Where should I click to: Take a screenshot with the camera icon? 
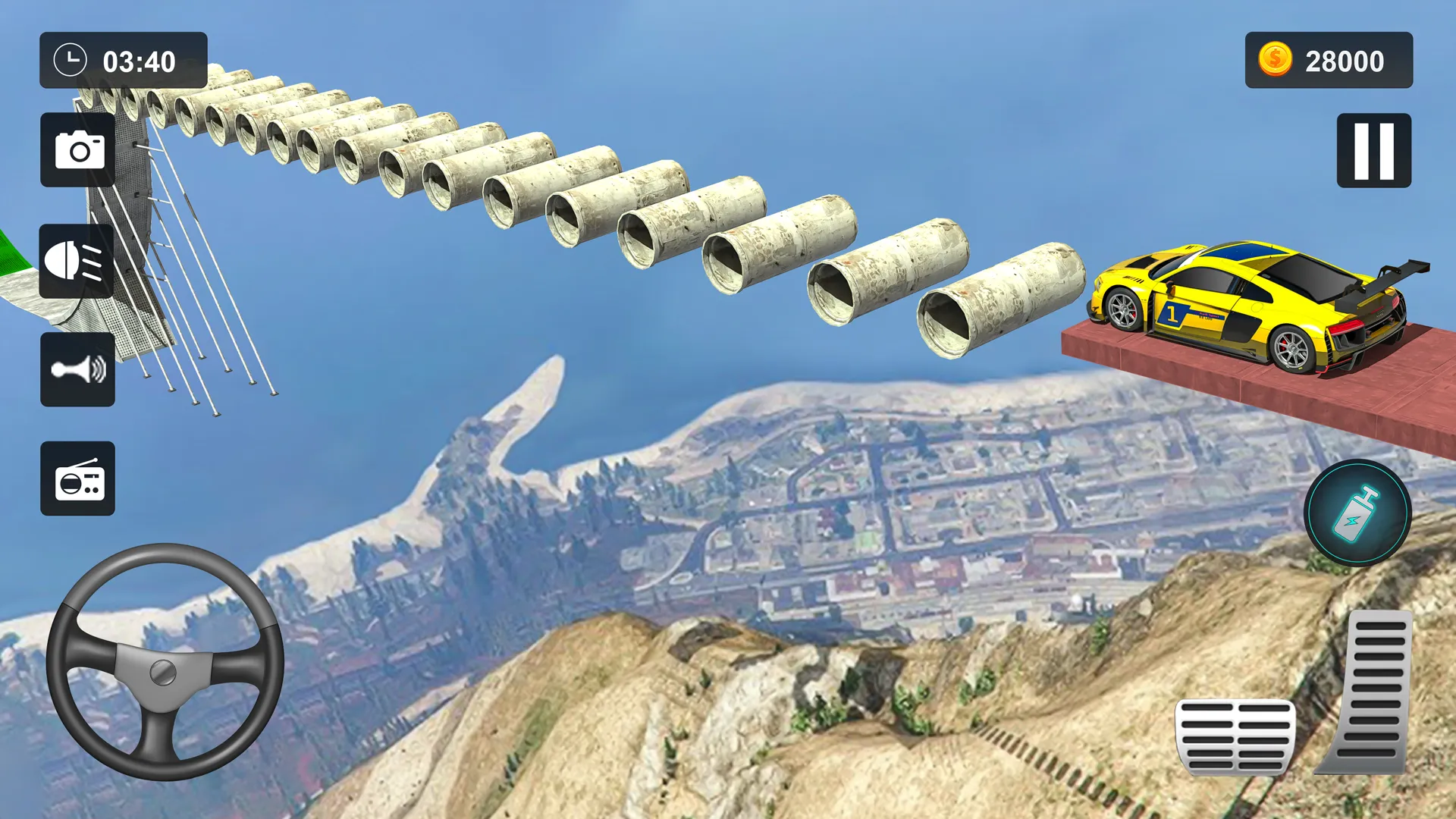tap(78, 149)
